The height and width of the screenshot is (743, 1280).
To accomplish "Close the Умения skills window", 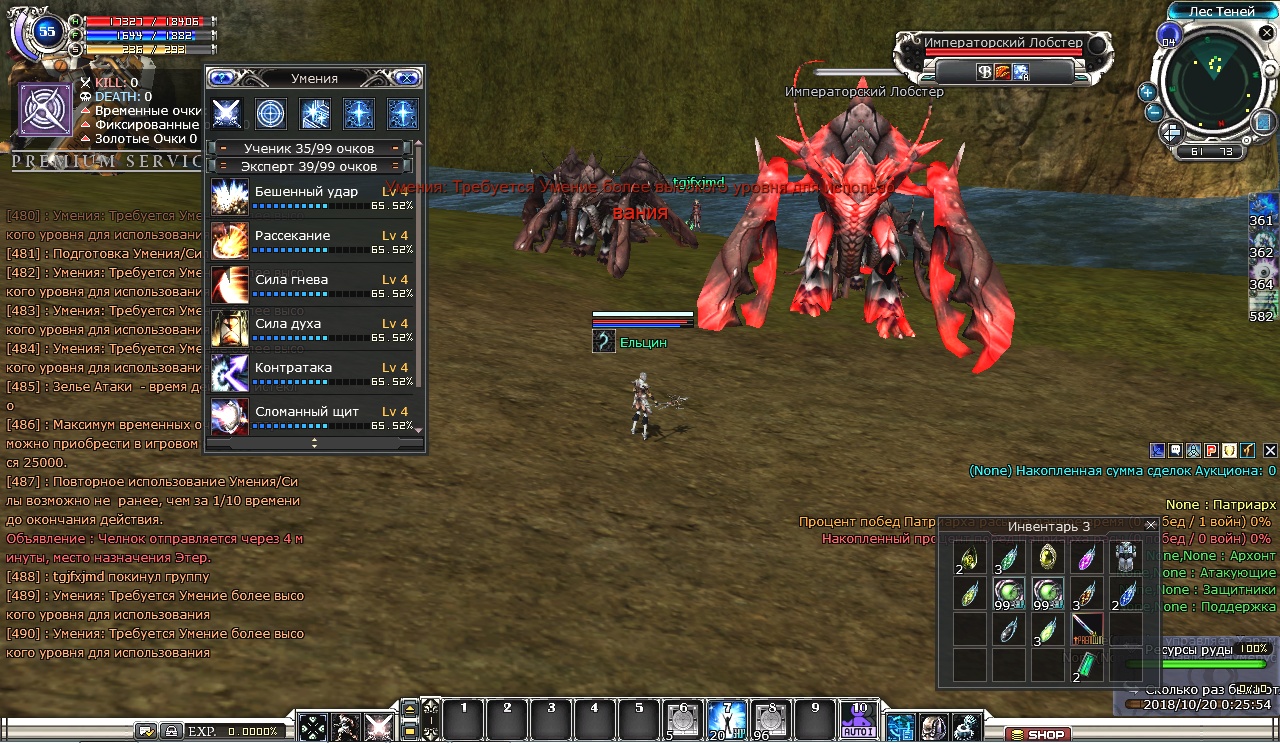I will click(406, 78).
